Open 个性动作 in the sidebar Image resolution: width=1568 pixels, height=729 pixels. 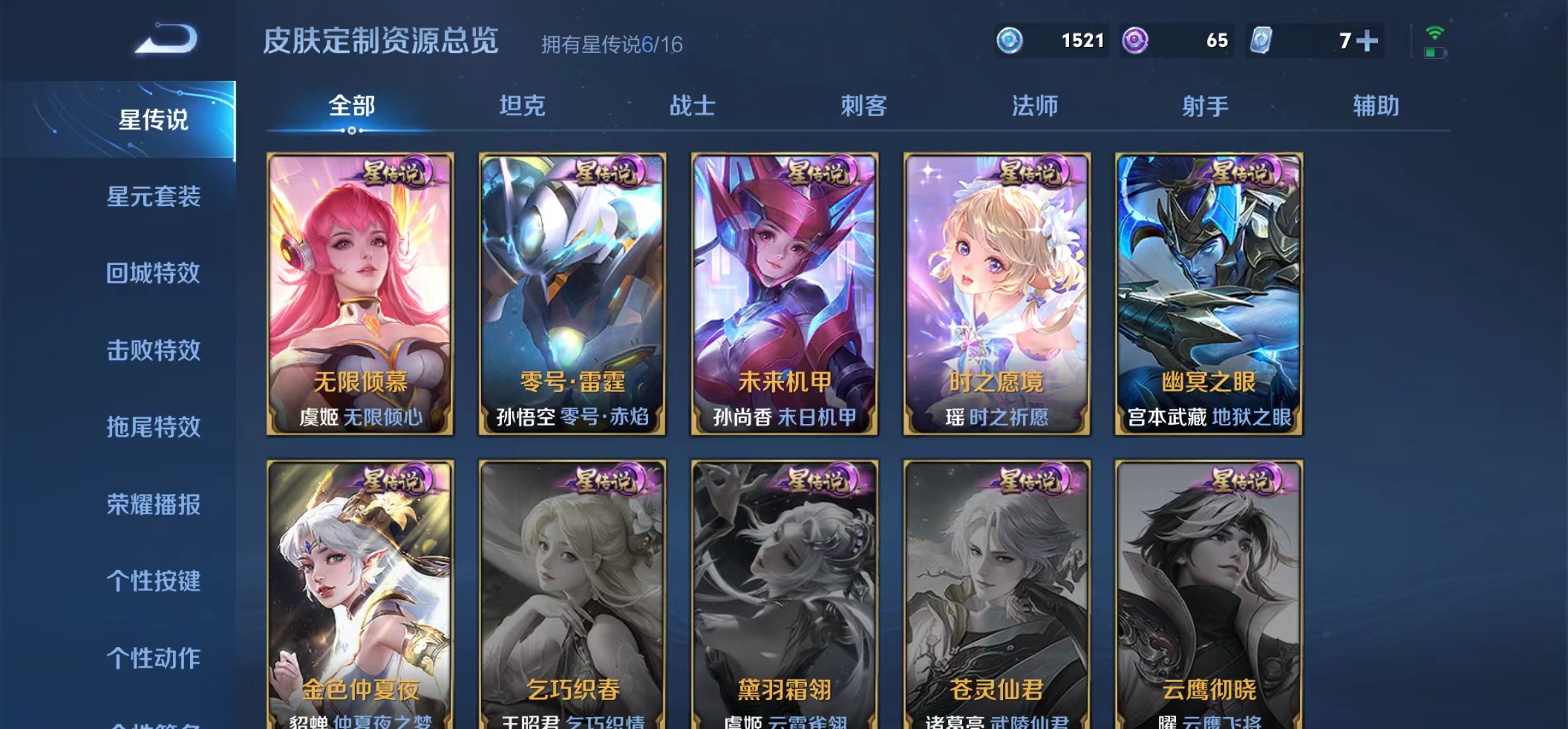[x=153, y=658]
